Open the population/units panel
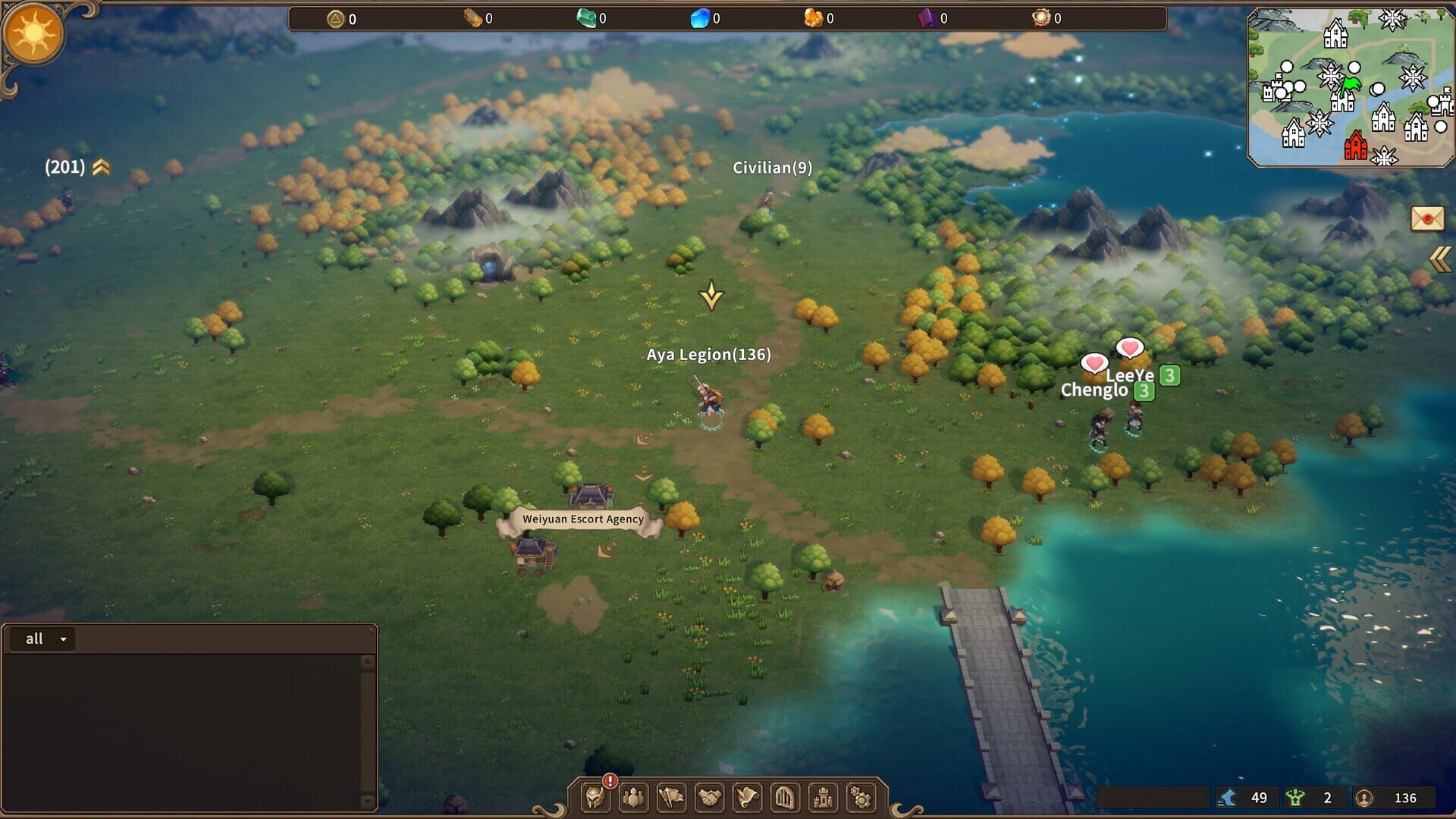Image resolution: width=1456 pixels, height=819 pixels. (634, 798)
